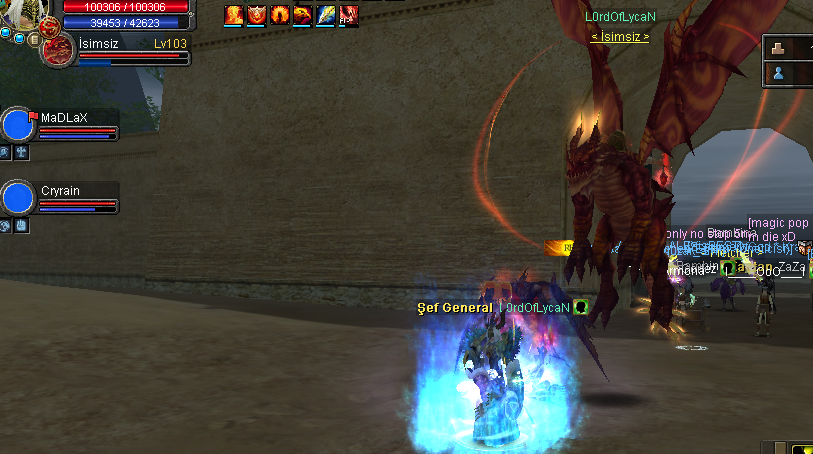The height and width of the screenshot is (454, 813).
Task: Click the red shield crest buff icon
Action: [x=257, y=15]
